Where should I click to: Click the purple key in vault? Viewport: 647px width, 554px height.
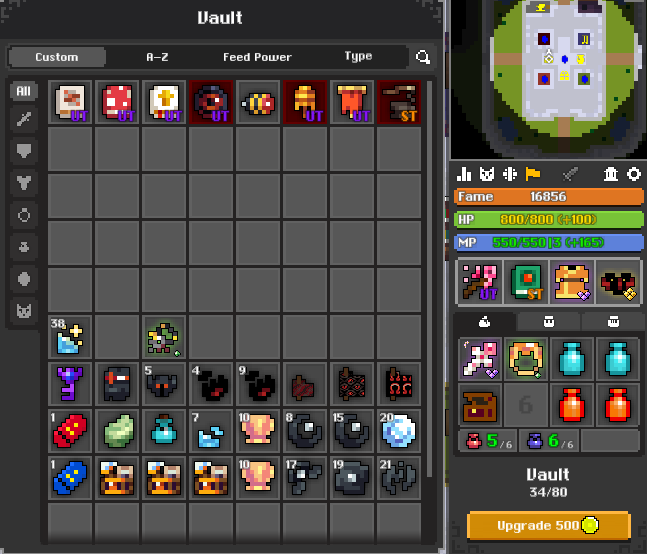point(71,383)
